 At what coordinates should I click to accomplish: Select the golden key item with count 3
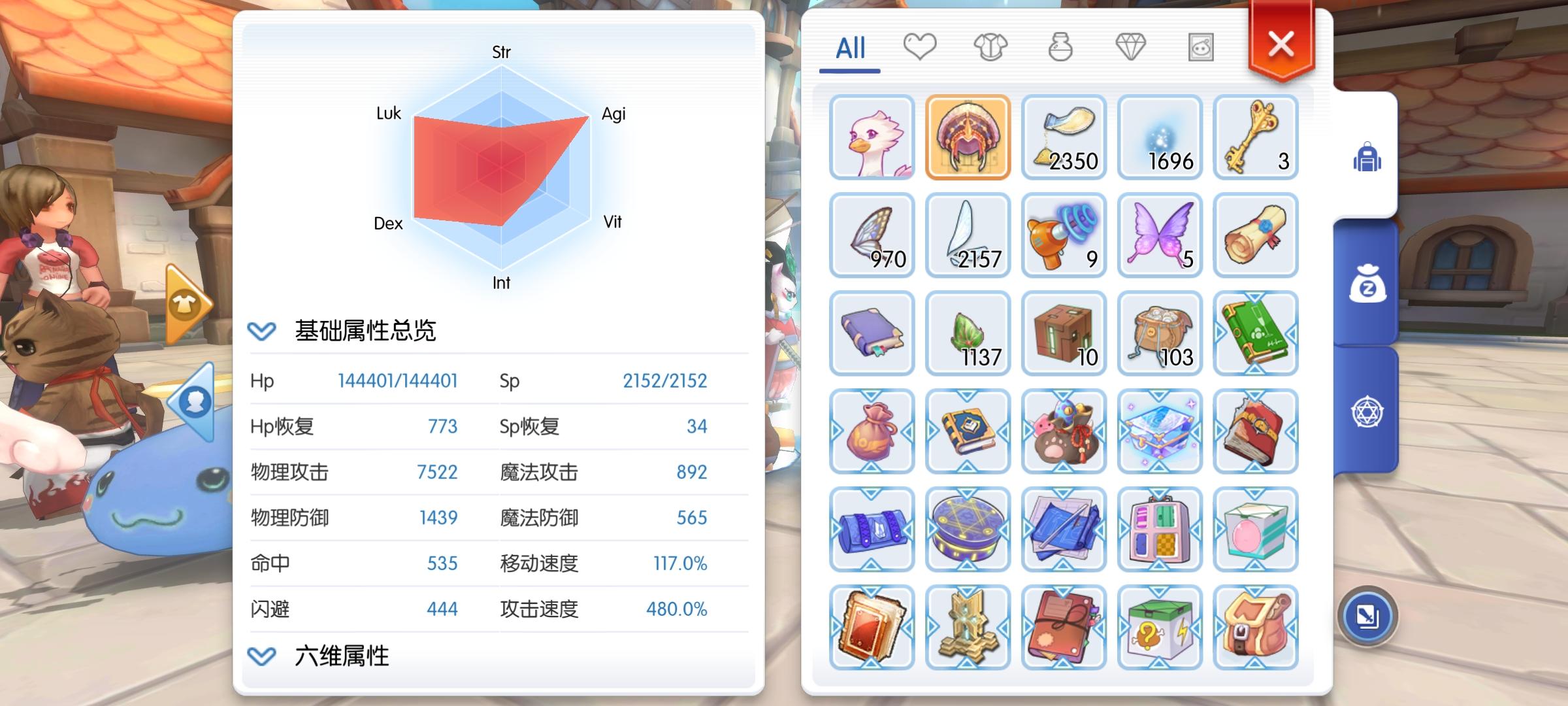[x=1256, y=137]
